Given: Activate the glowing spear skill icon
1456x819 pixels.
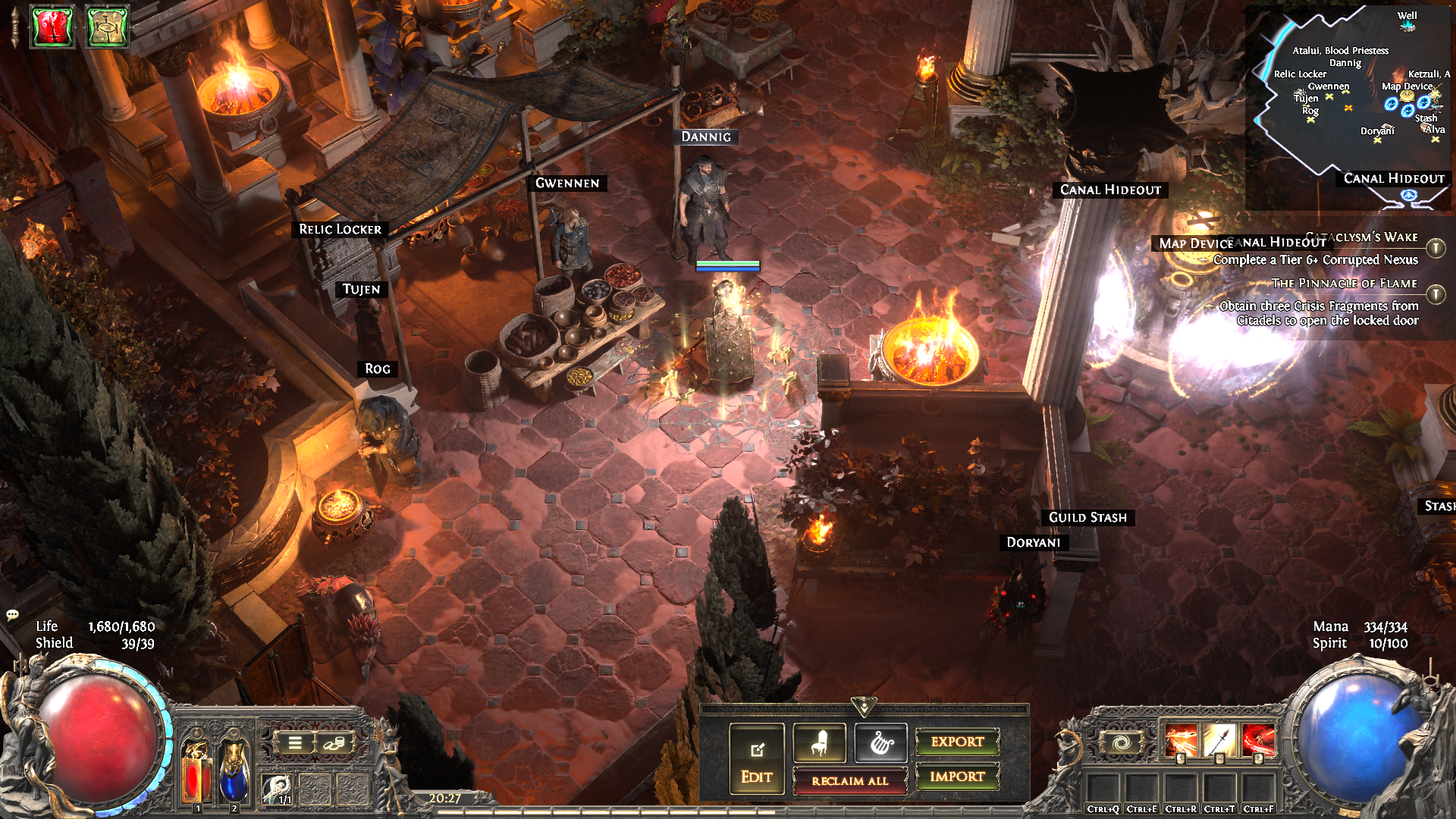Looking at the screenshot, I should click(1219, 741).
